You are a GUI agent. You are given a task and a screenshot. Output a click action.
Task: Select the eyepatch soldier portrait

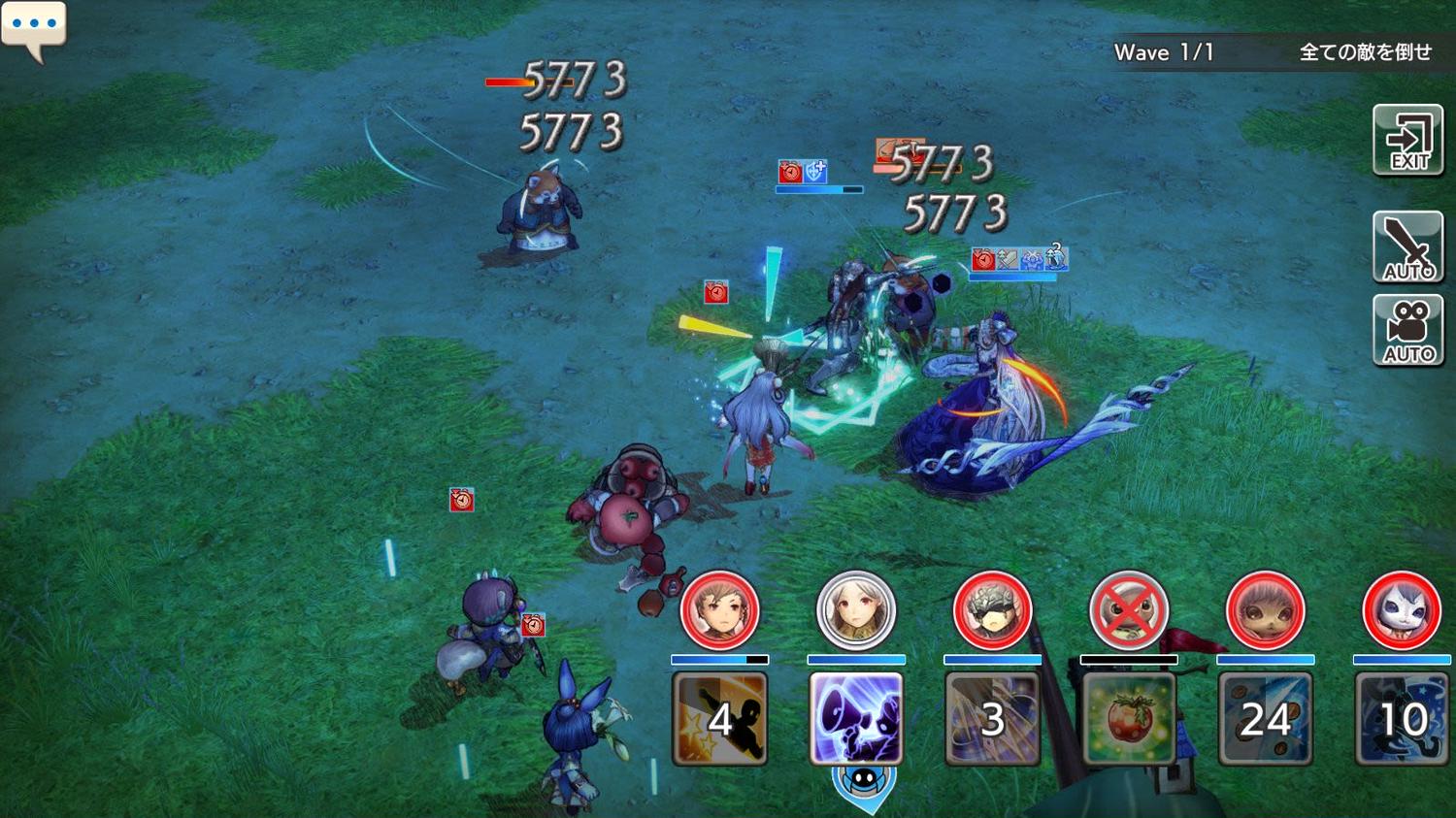click(992, 610)
